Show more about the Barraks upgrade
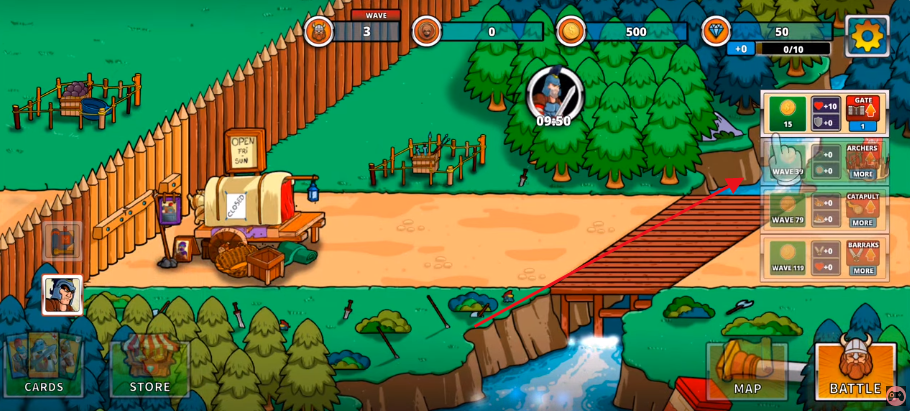910x411 pixels. click(863, 270)
